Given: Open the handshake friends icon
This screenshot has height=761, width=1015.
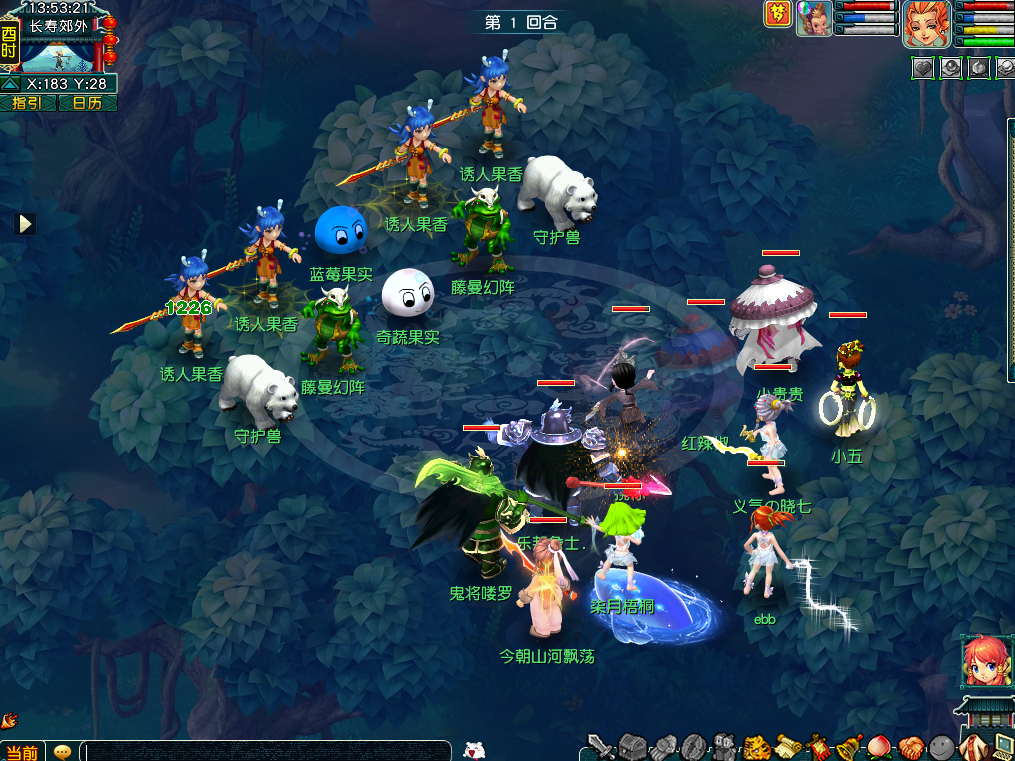Looking at the screenshot, I should click(910, 746).
